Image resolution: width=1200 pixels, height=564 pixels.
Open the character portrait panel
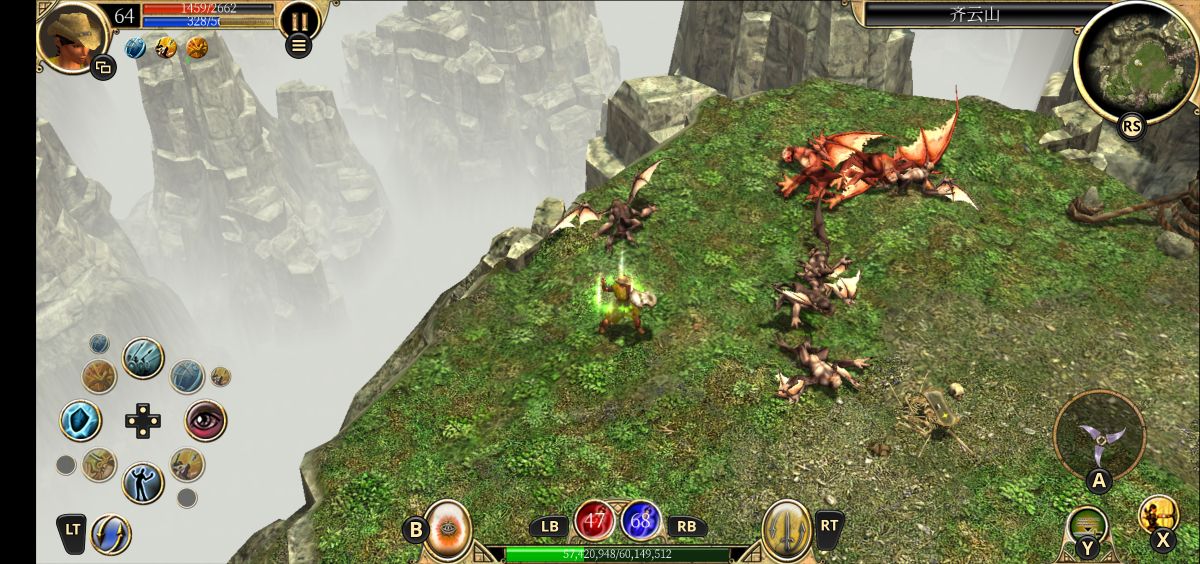pos(71,35)
